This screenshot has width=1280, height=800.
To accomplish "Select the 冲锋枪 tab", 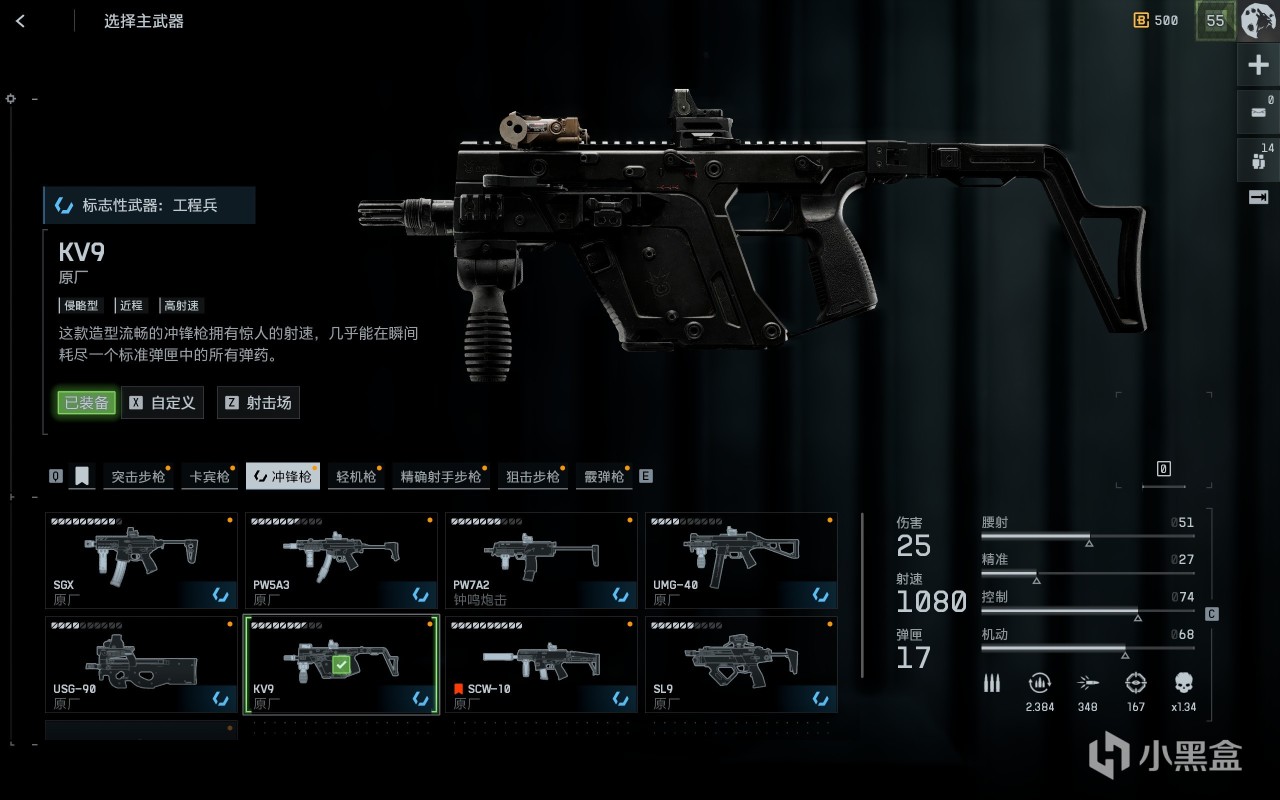I will [x=283, y=477].
